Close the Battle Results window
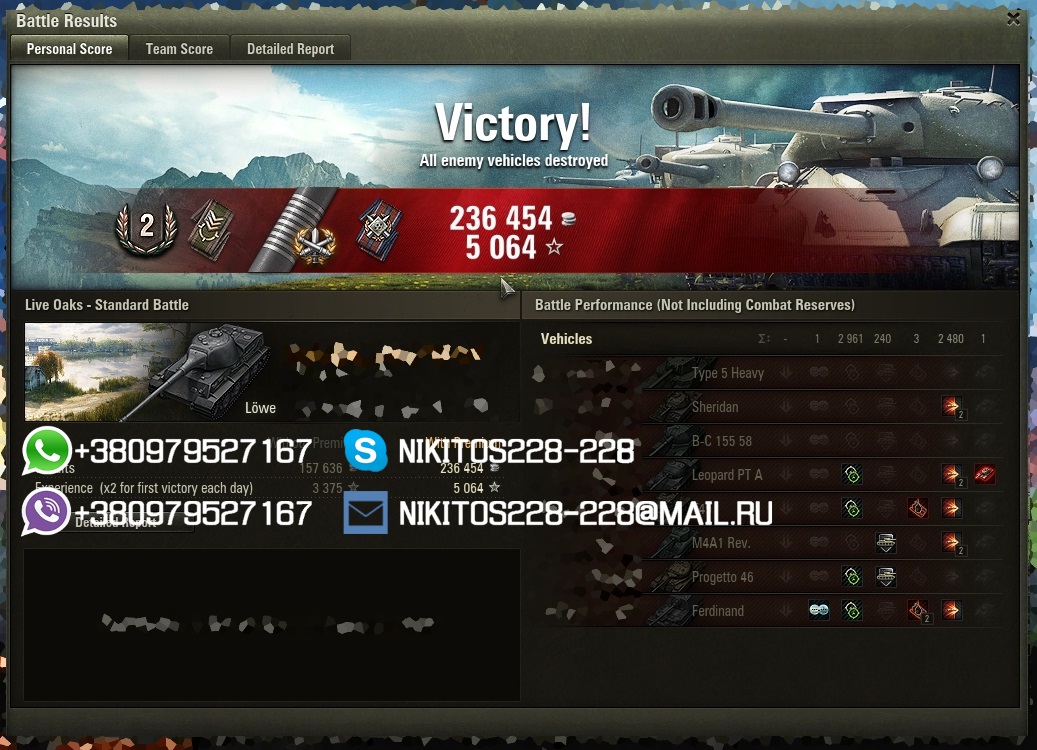The image size is (1037, 750). pos(1013,19)
